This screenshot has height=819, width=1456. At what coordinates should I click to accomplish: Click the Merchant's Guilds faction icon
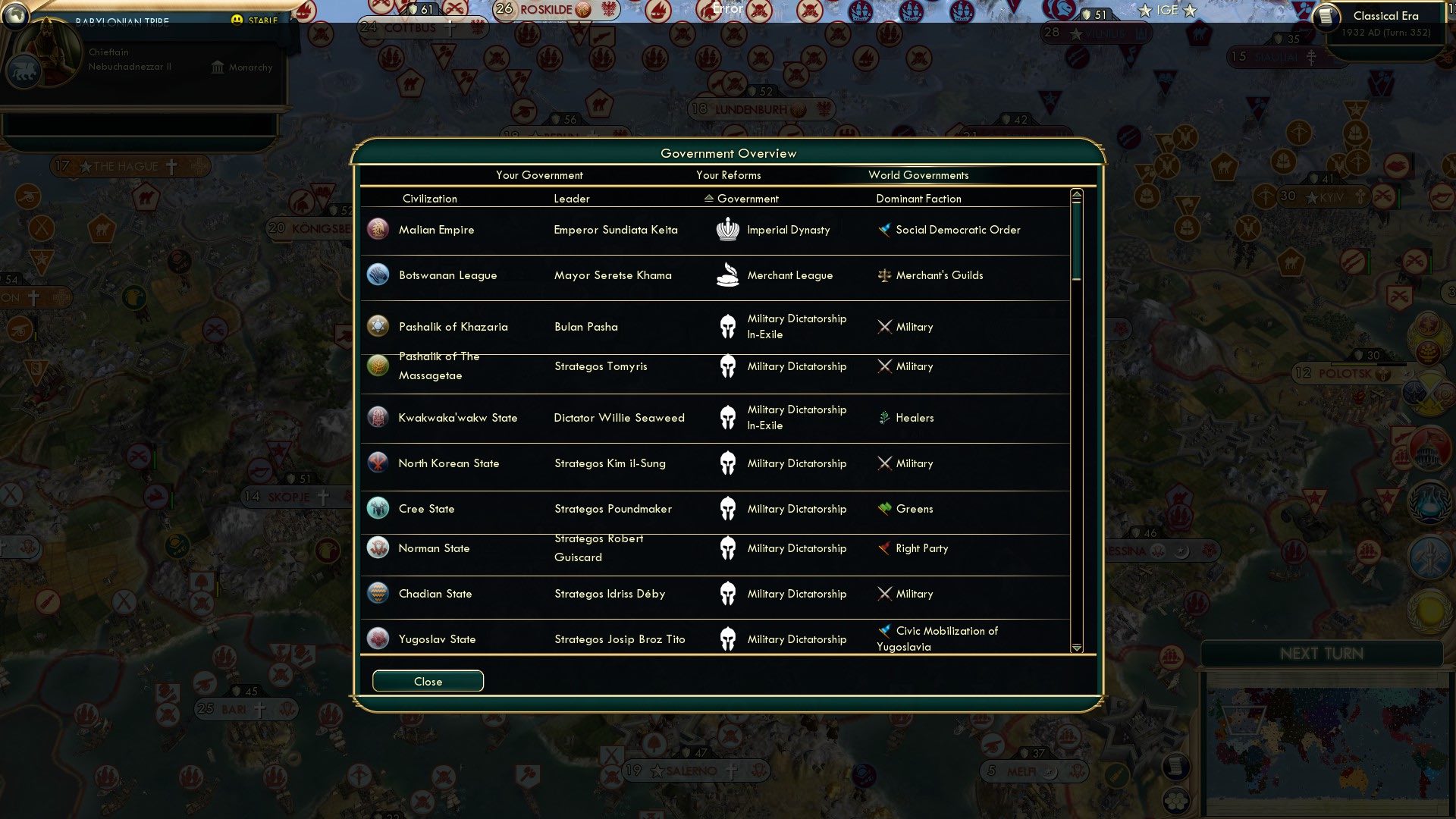tap(884, 276)
